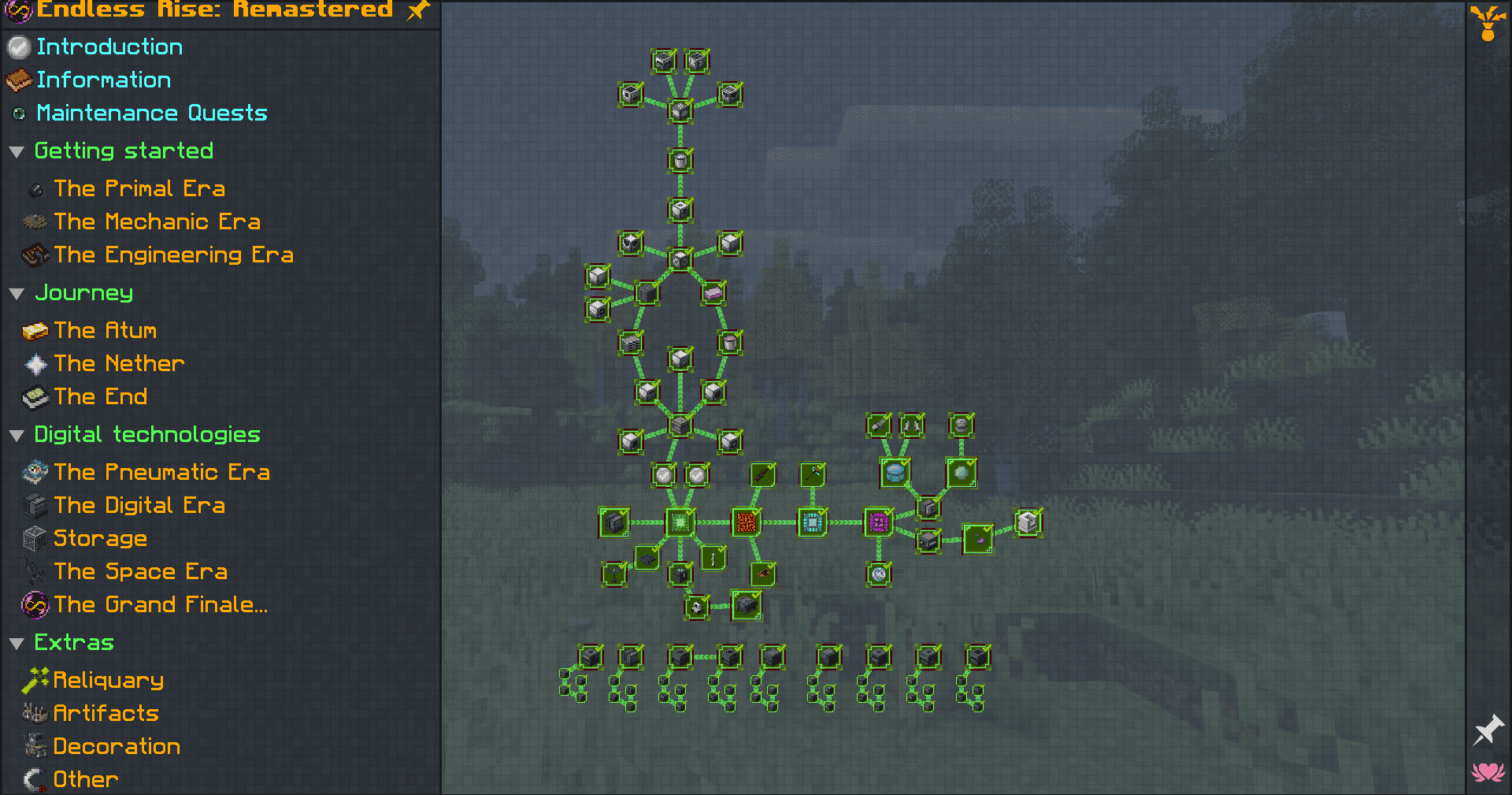Open the Introduction chapter
1512x795 pixels.
tap(109, 46)
